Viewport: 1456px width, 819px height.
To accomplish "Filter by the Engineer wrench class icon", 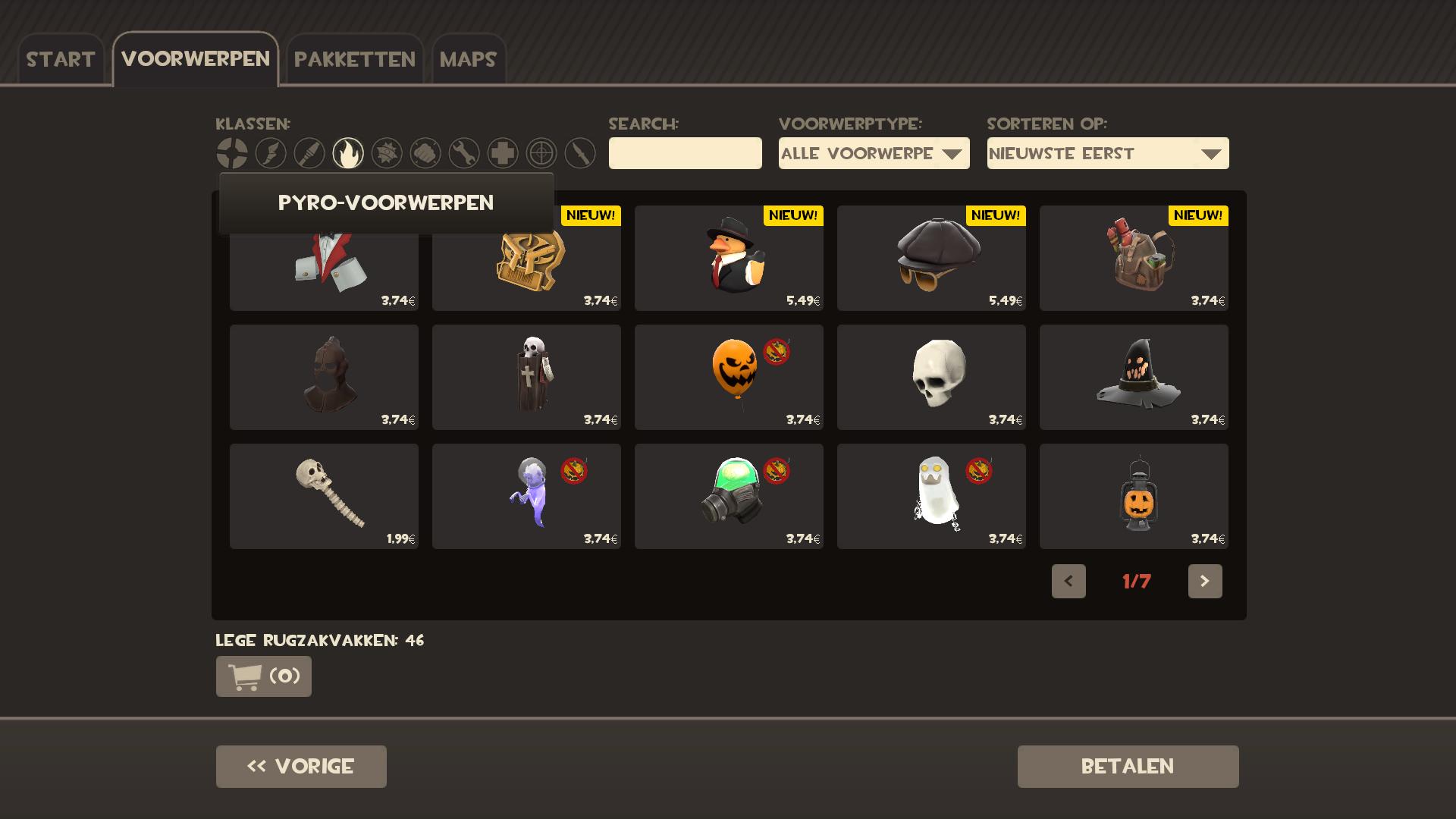I will (x=464, y=153).
